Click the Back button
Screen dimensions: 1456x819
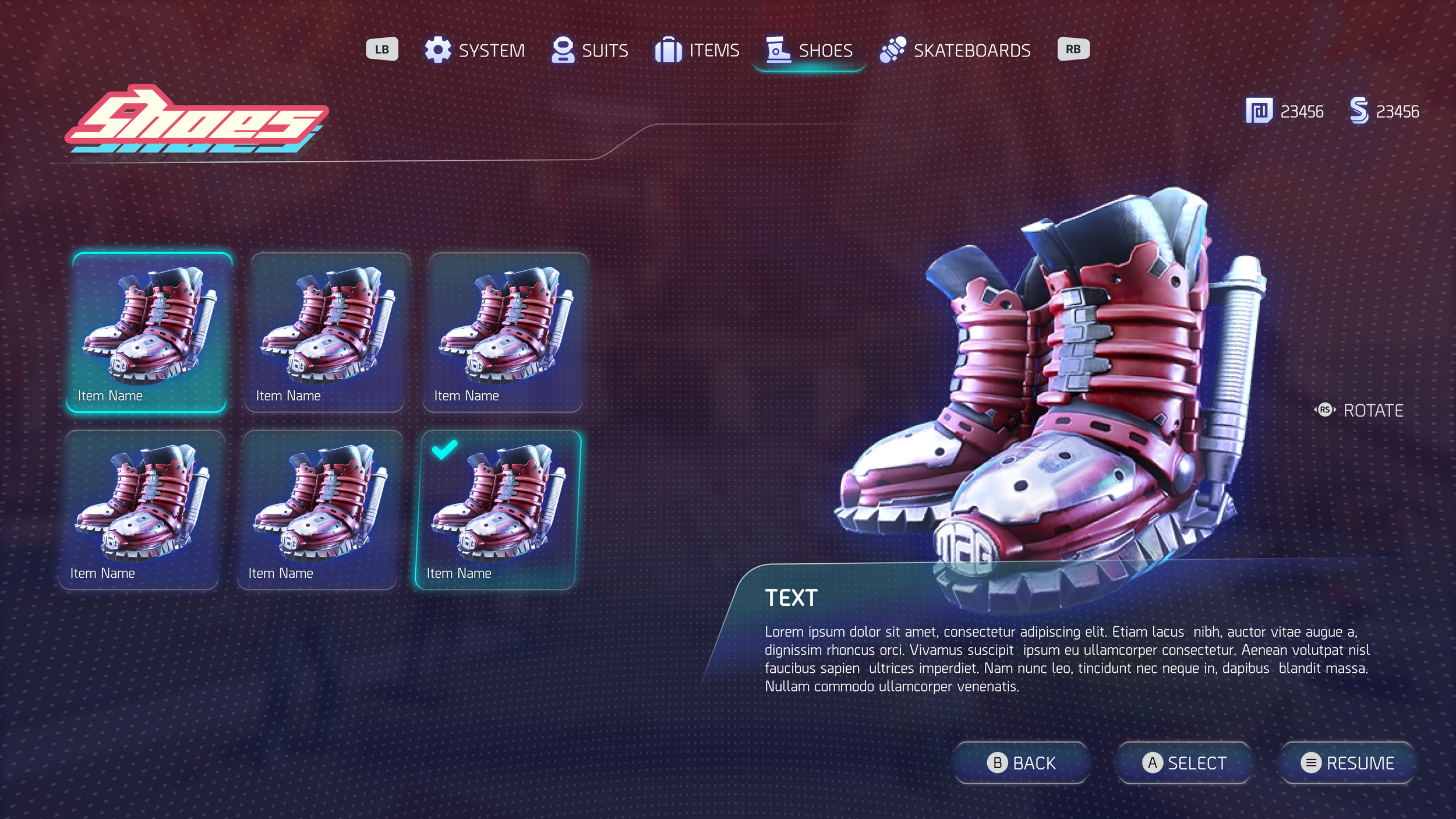1022,762
